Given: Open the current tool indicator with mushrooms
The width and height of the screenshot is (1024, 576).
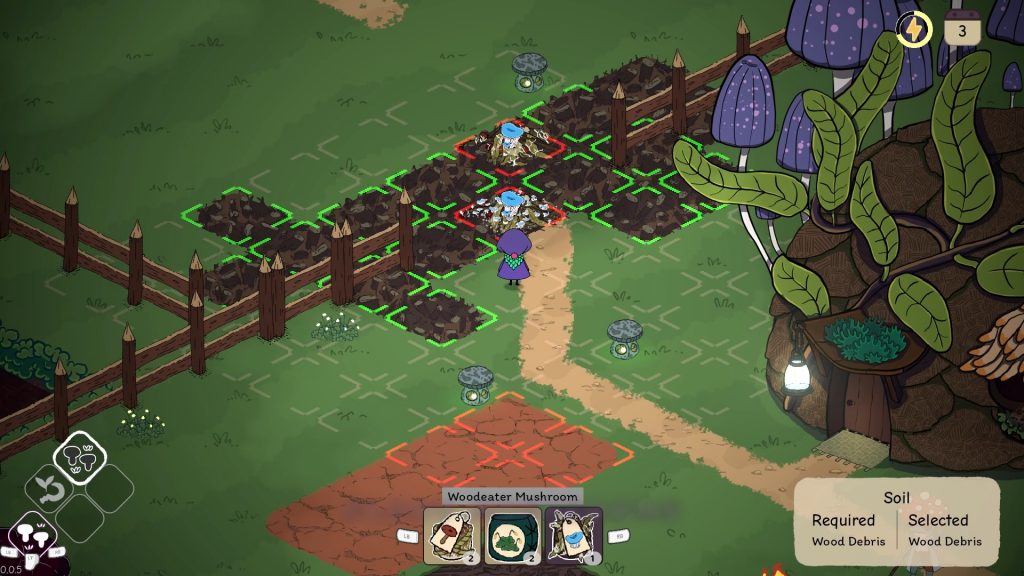Looking at the screenshot, I should pyautogui.click(x=34, y=535).
